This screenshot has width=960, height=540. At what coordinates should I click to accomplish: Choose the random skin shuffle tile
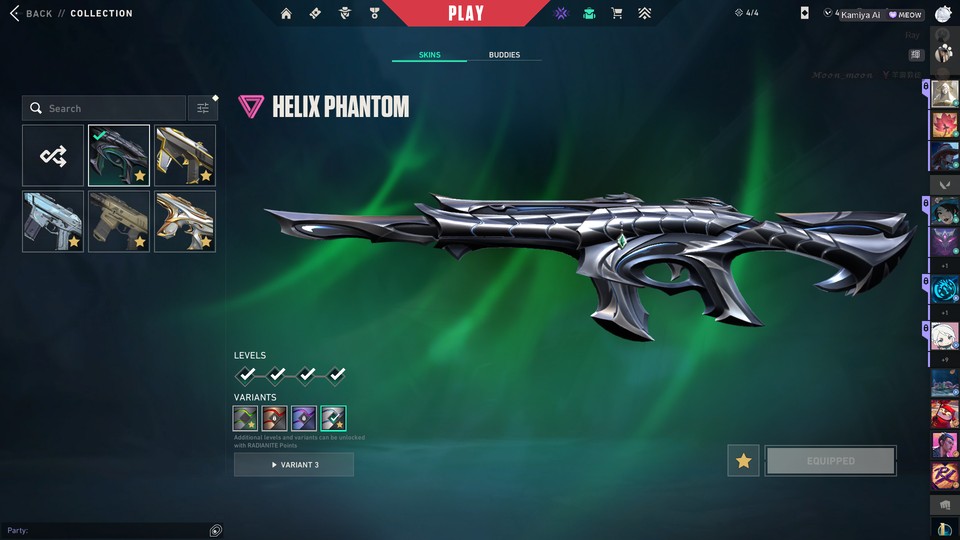[x=53, y=155]
